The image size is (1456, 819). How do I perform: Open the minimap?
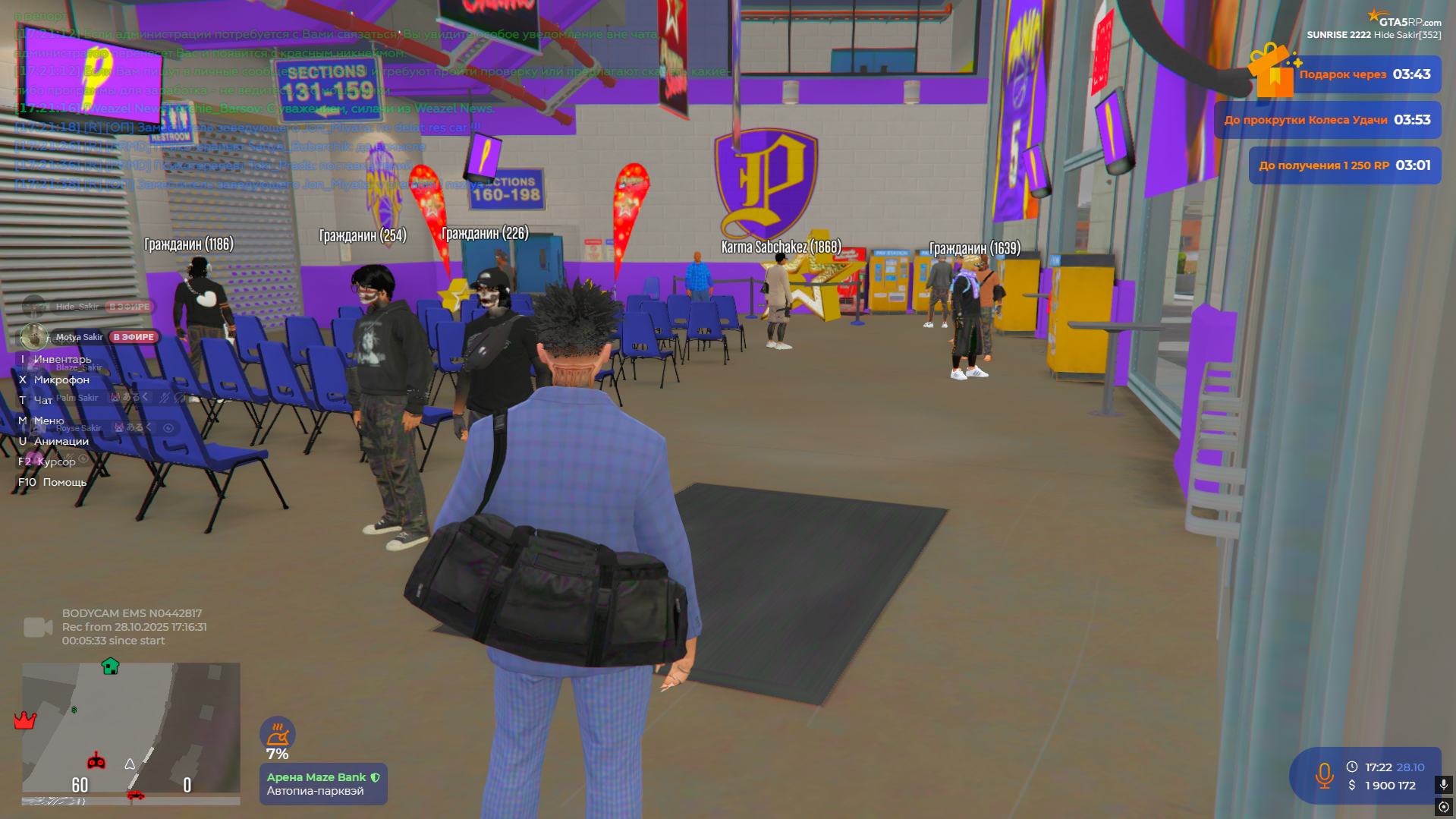point(131,729)
